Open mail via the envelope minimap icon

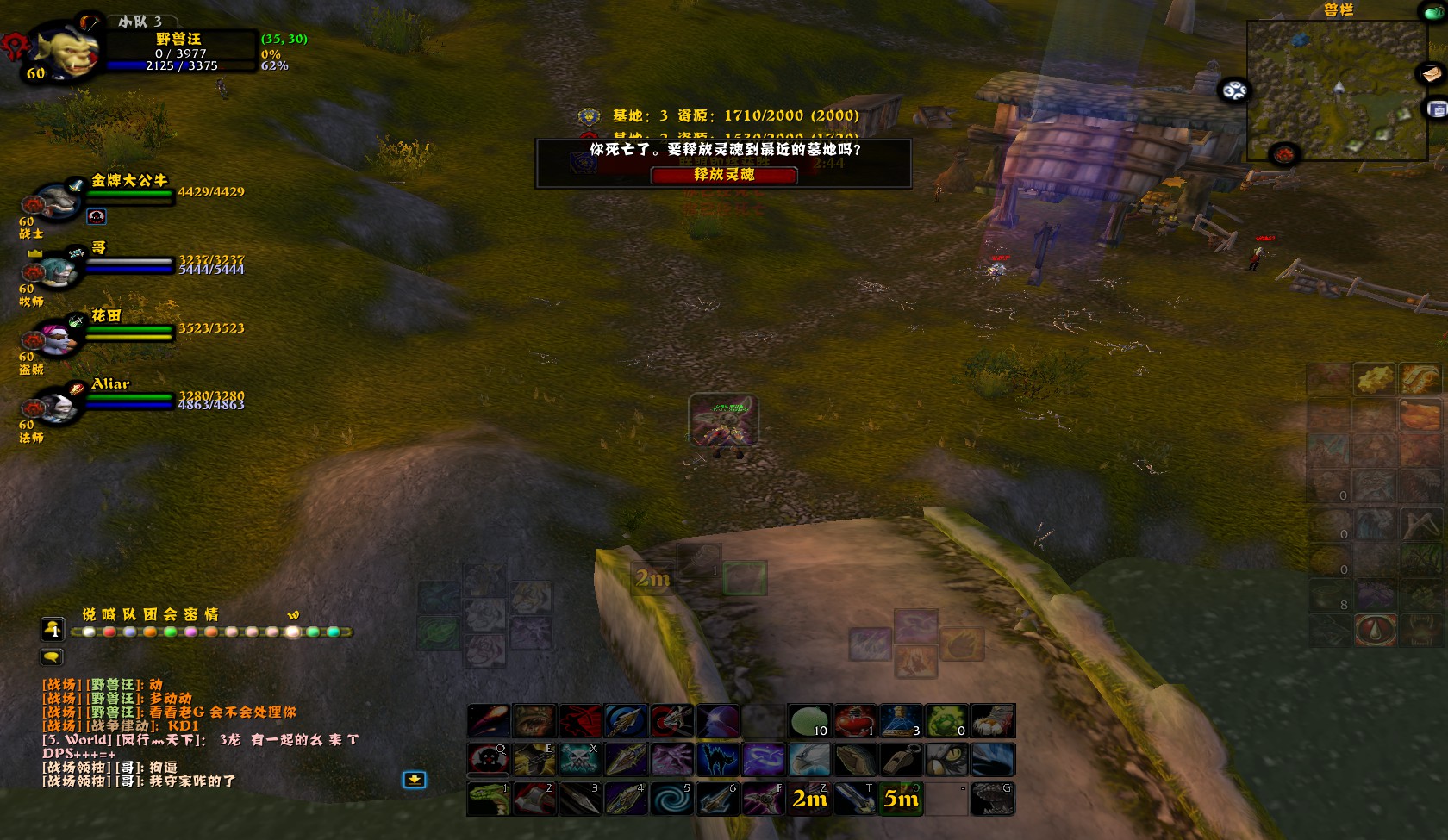click(x=1432, y=74)
